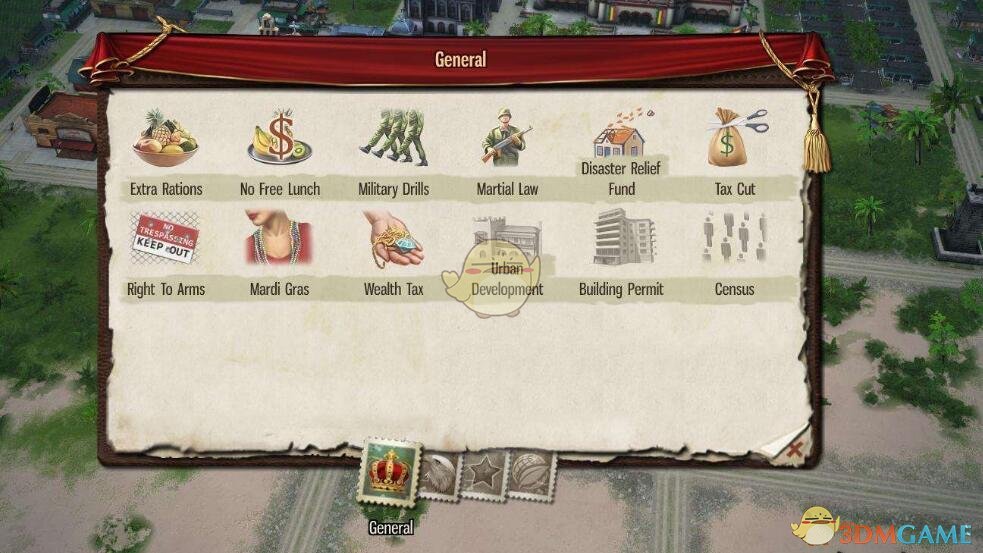This screenshot has width=983, height=553.
Task: Switch to the crown General stamp tab
Action: coord(391,471)
